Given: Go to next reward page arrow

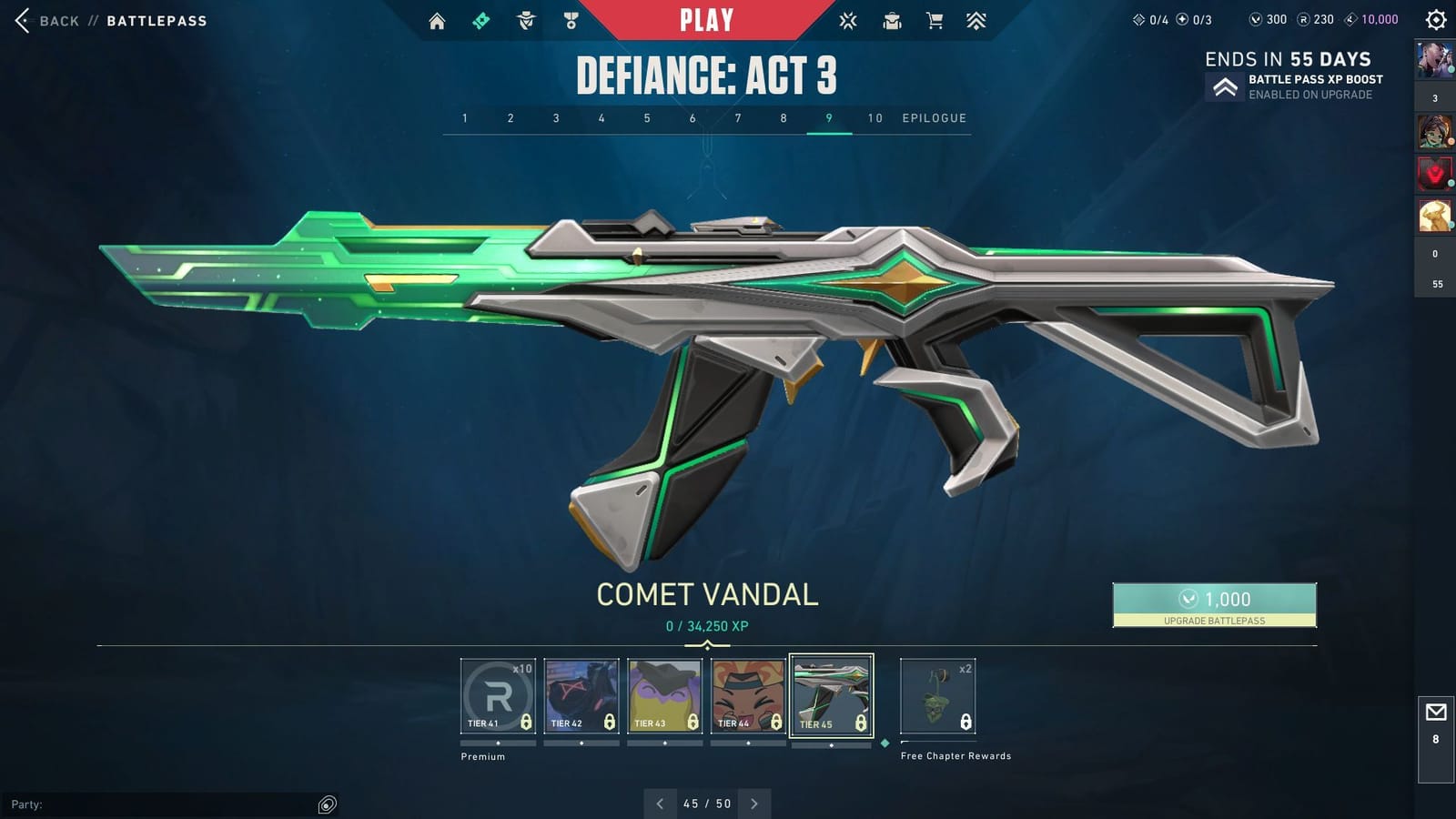Looking at the screenshot, I should [753, 804].
